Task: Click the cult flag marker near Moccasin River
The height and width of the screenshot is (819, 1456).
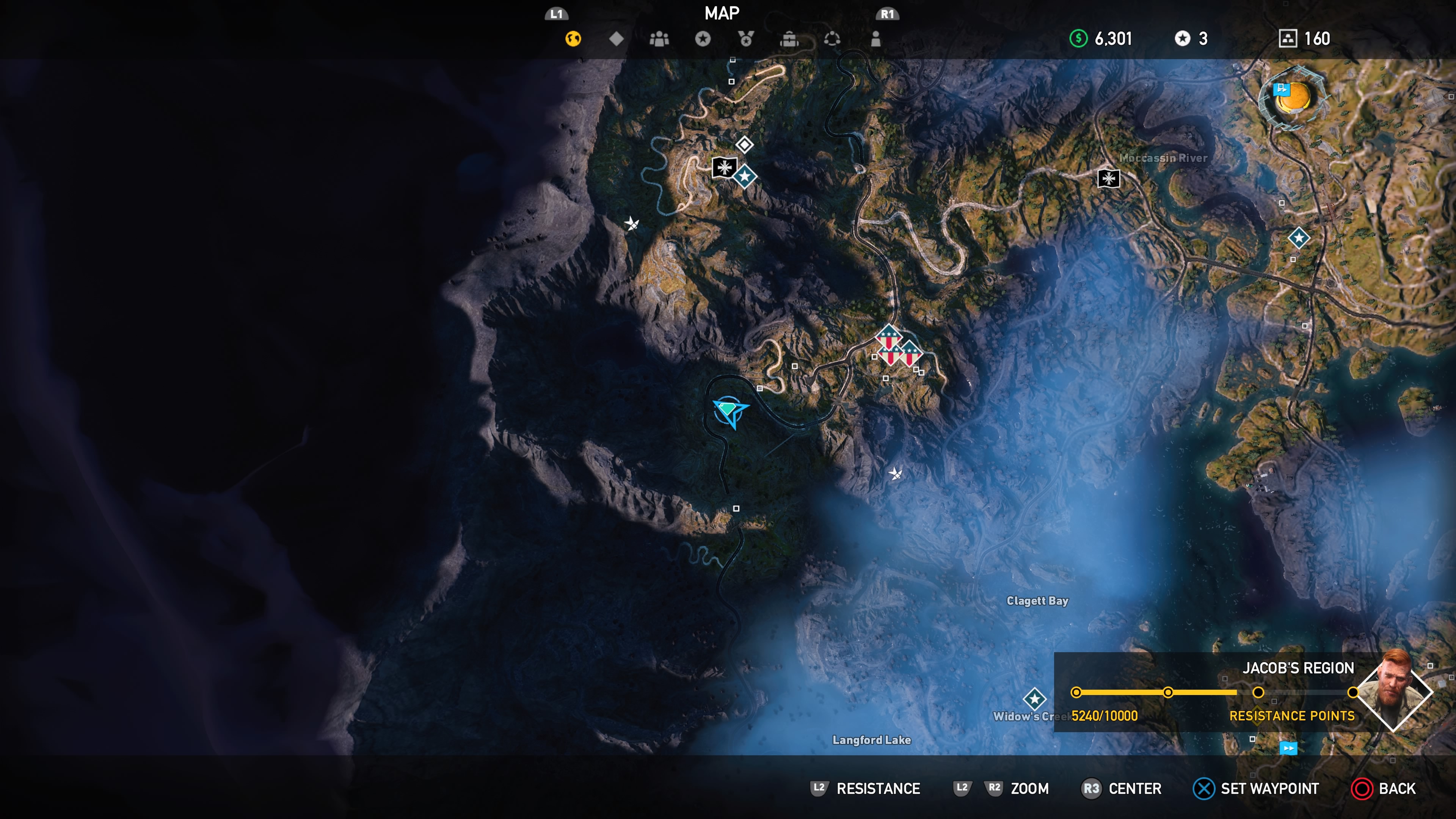Action: [x=1108, y=179]
